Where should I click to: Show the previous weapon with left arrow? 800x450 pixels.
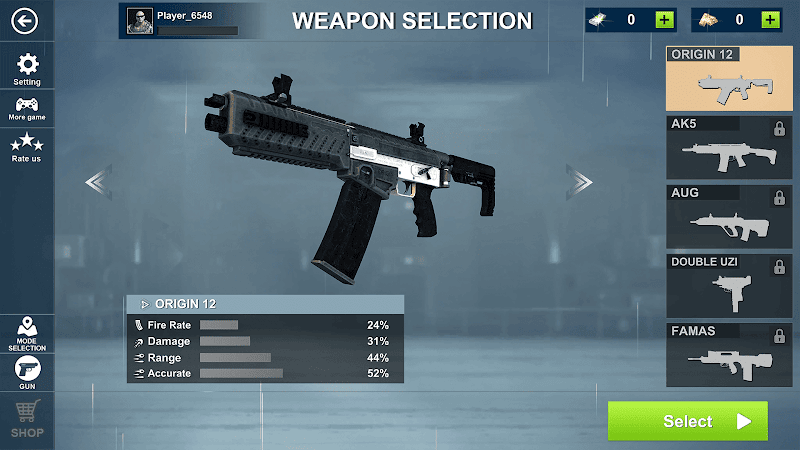click(97, 181)
